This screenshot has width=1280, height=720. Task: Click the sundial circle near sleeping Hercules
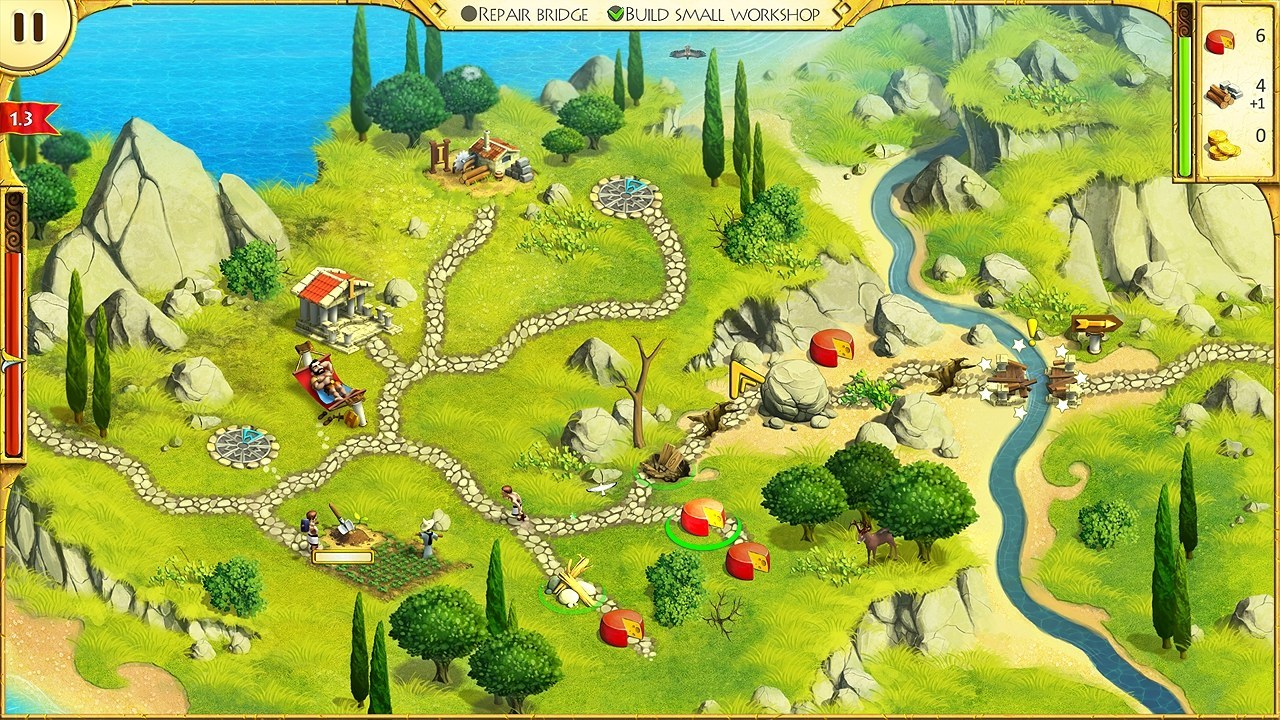coord(241,444)
